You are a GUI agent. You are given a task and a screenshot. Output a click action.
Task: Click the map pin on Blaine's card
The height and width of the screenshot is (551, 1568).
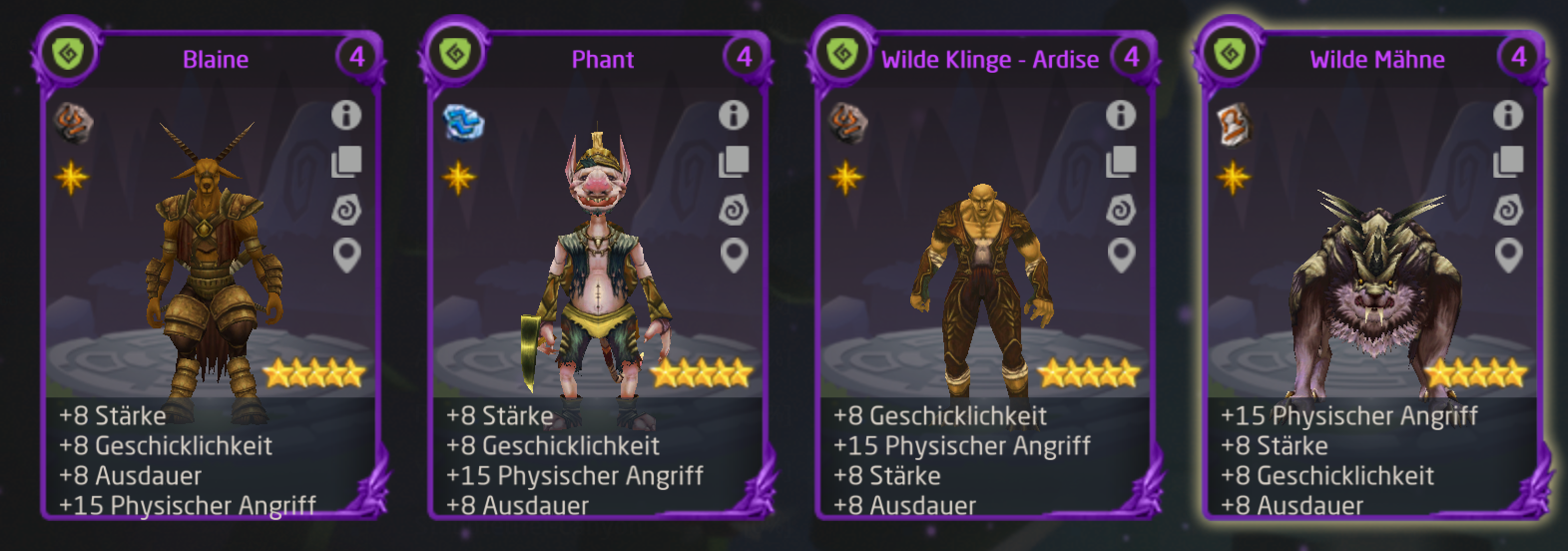tap(346, 256)
